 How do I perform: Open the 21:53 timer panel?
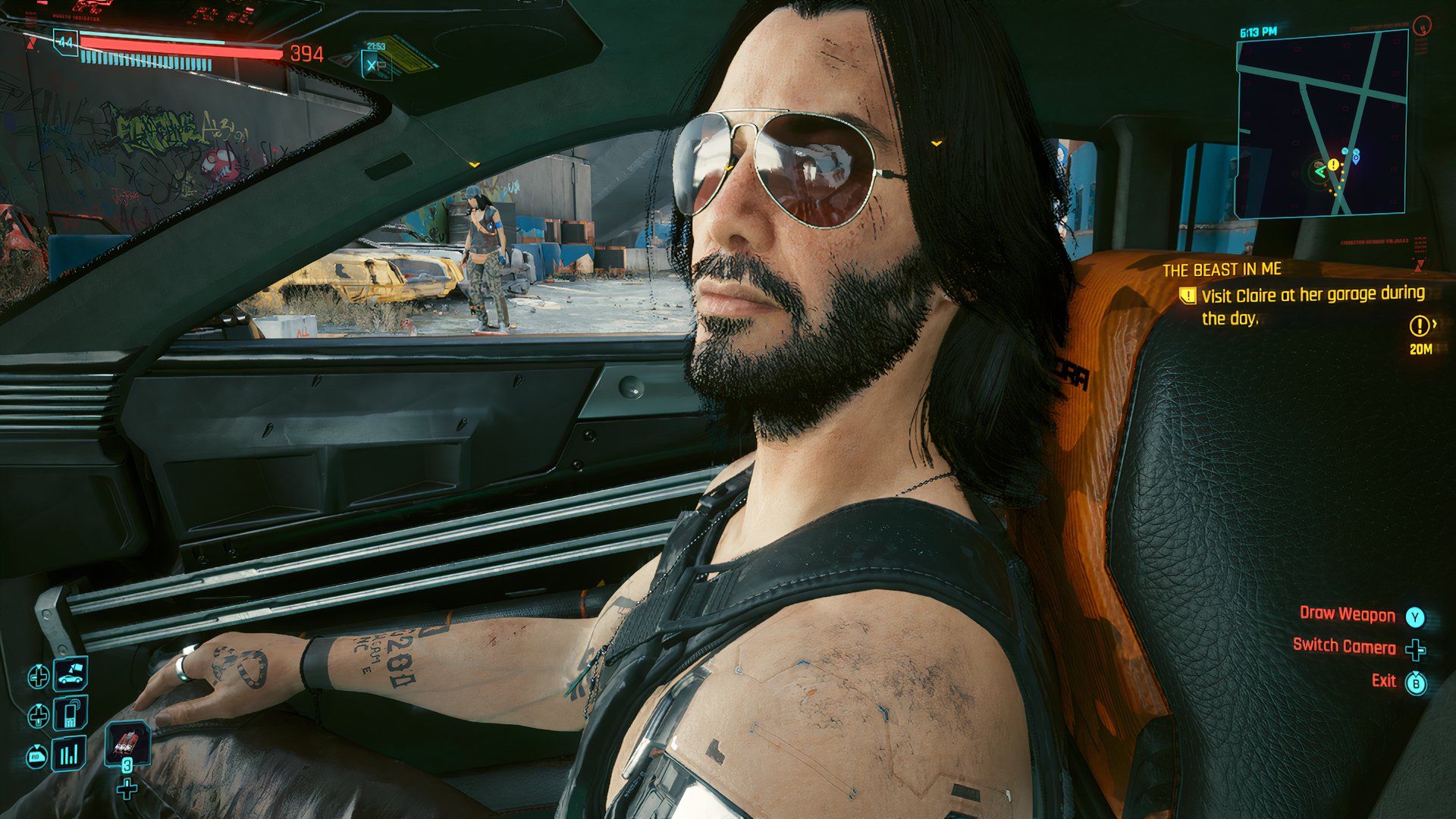pos(377,44)
